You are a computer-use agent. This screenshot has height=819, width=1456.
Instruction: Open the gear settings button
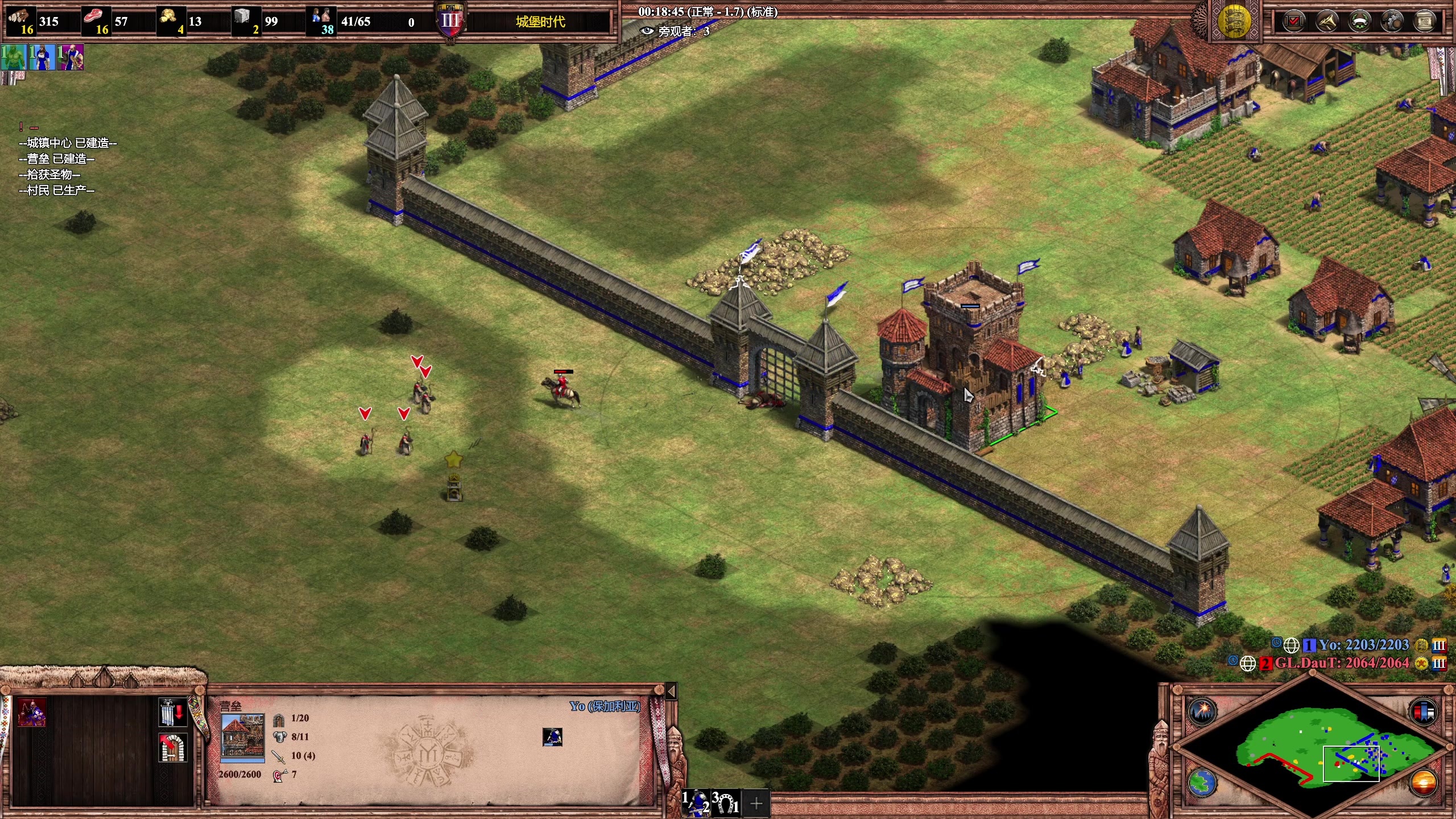1392,22
